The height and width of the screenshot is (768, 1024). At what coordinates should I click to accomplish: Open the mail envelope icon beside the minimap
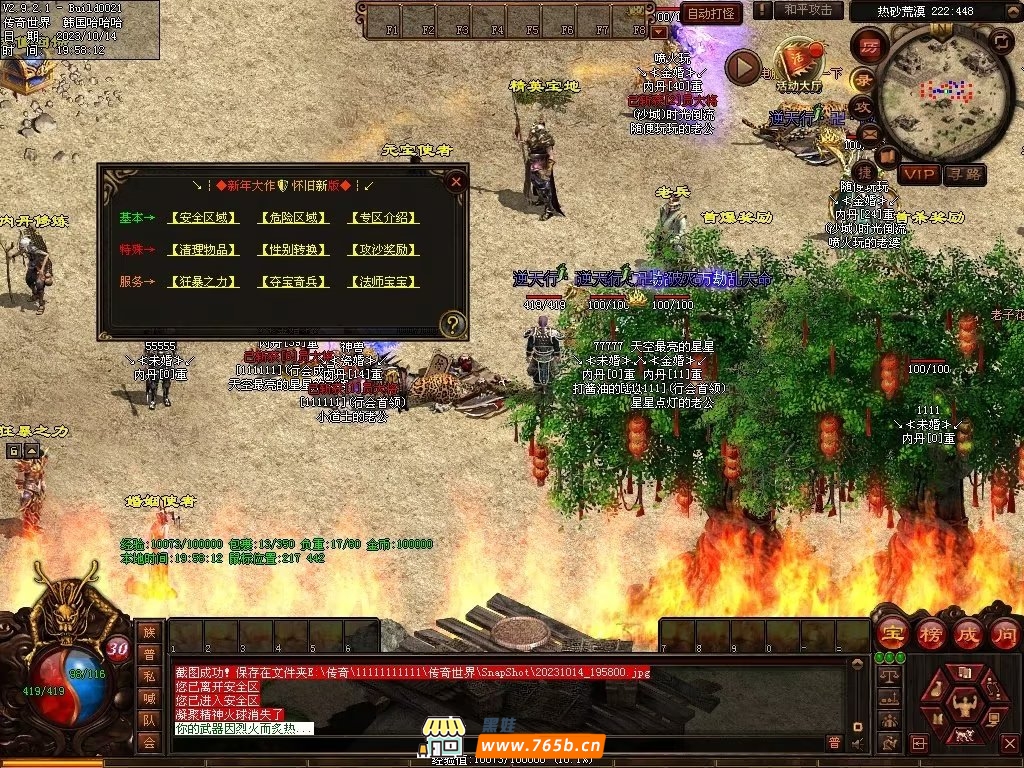(868, 133)
